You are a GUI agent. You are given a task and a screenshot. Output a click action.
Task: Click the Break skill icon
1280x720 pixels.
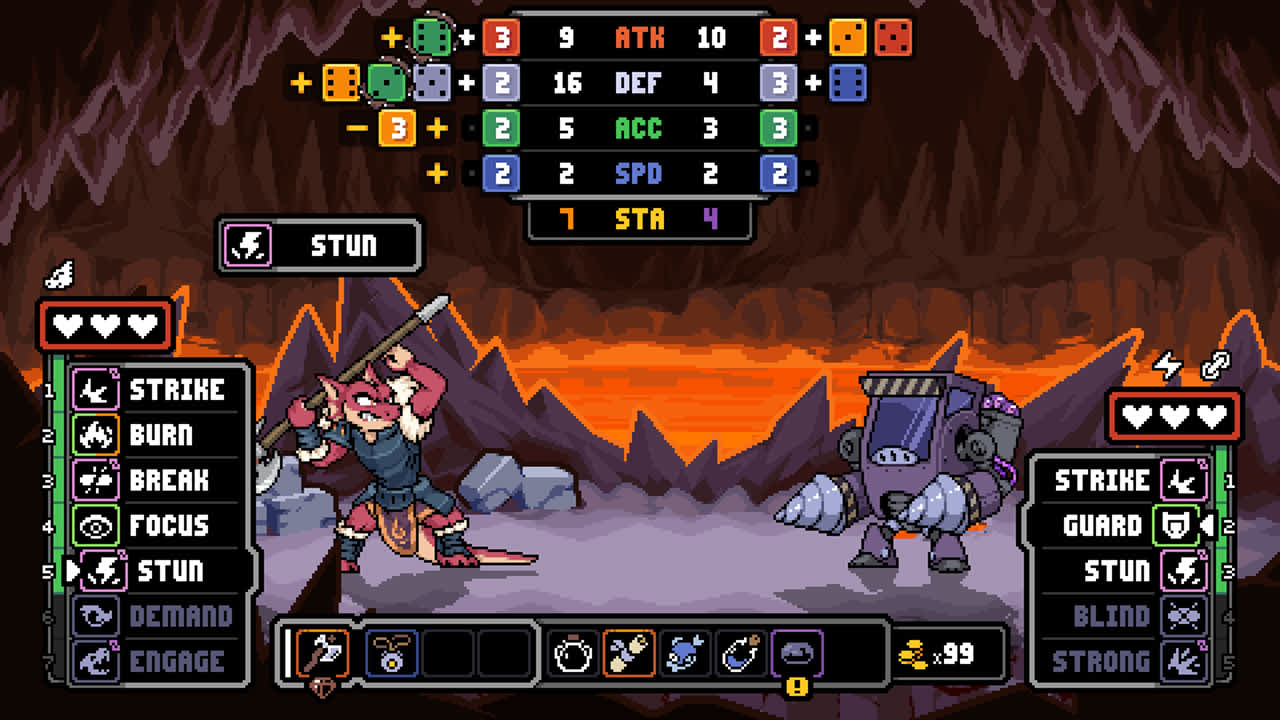point(95,481)
